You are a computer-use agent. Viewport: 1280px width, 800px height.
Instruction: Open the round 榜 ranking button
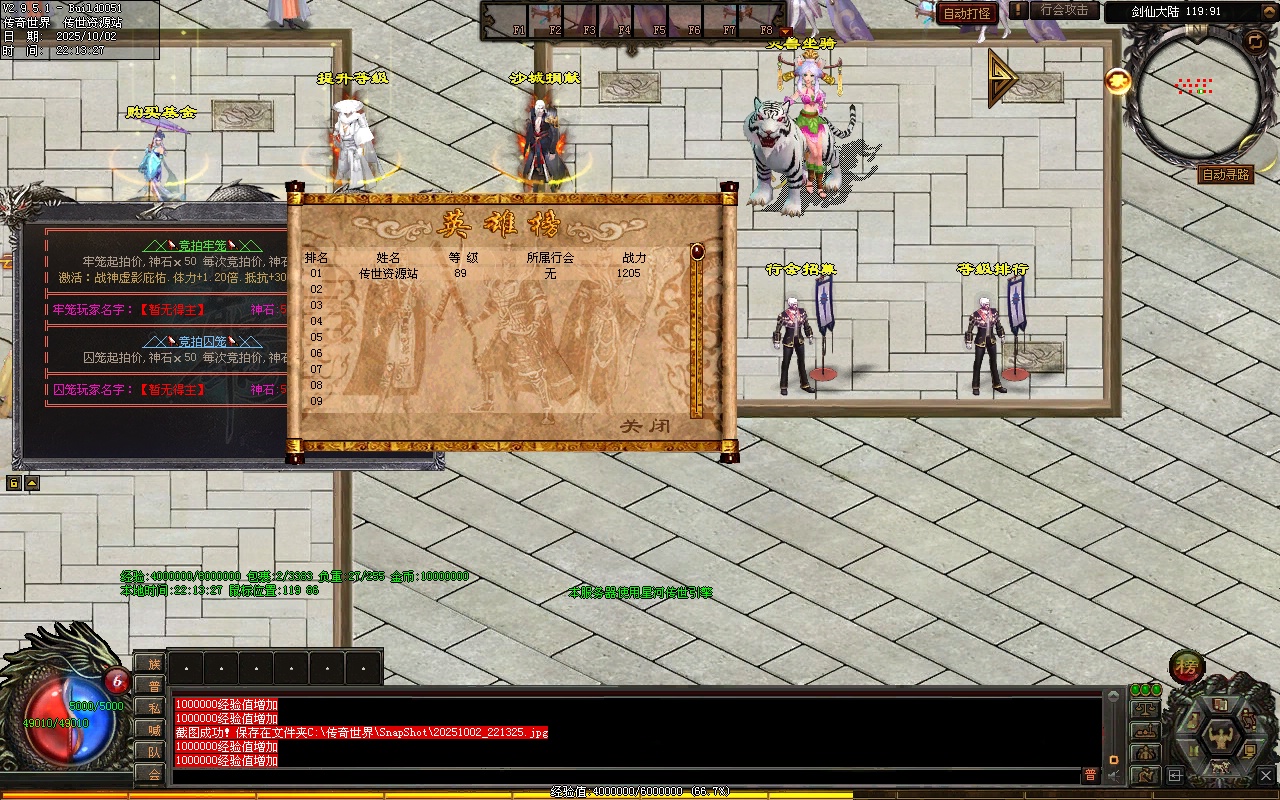pos(1187,667)
